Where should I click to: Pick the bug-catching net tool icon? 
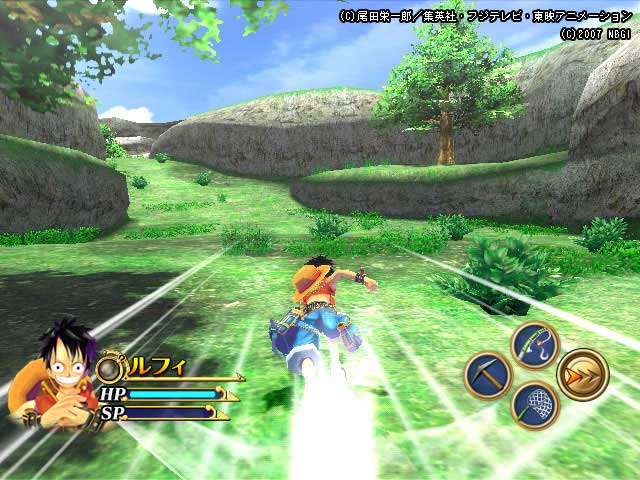point(534,406)
